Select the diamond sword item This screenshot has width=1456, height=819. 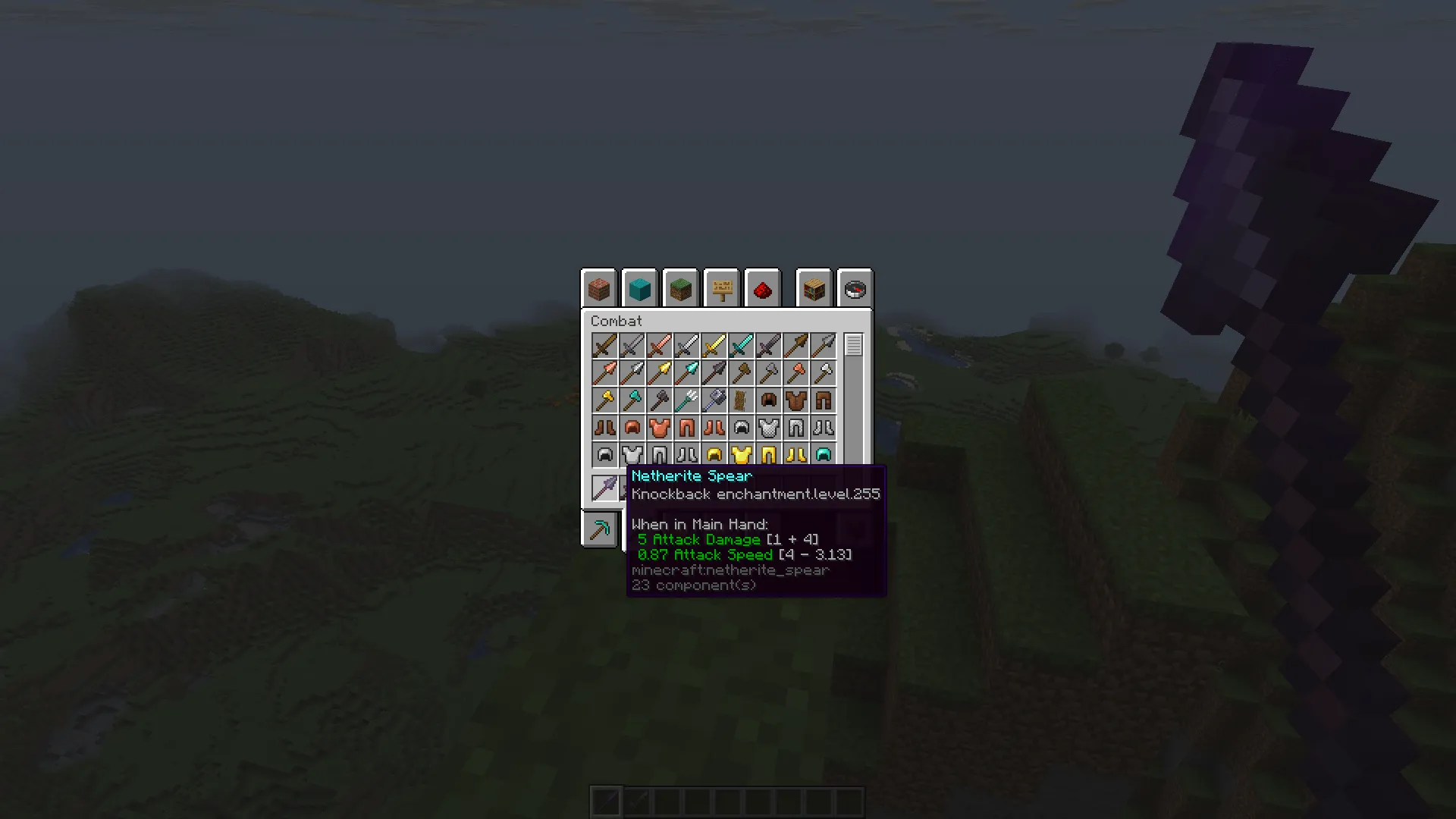point(741,345)
